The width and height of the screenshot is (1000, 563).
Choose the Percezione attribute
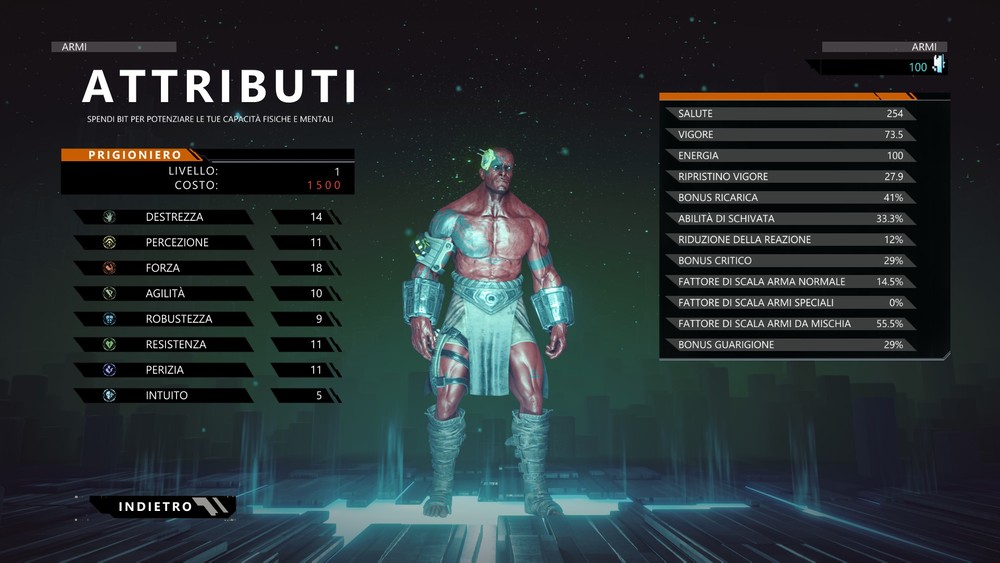[174, 242]
